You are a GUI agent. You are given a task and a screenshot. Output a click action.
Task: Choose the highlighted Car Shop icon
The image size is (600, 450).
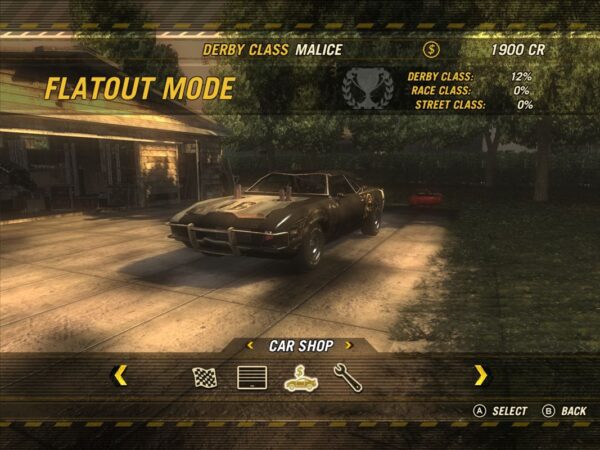pyautogui.click(x=299, y=377)
